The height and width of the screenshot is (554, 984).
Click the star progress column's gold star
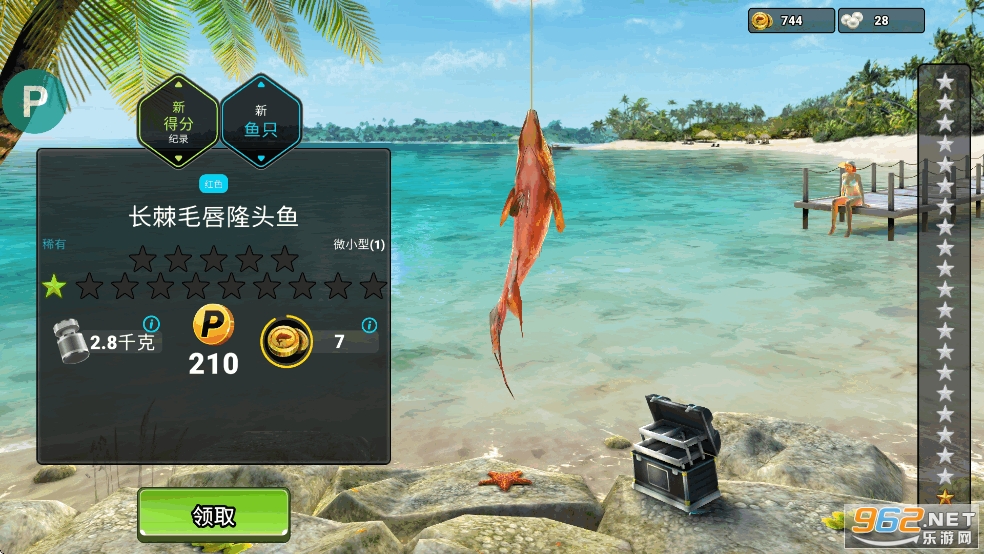point(945,497)
